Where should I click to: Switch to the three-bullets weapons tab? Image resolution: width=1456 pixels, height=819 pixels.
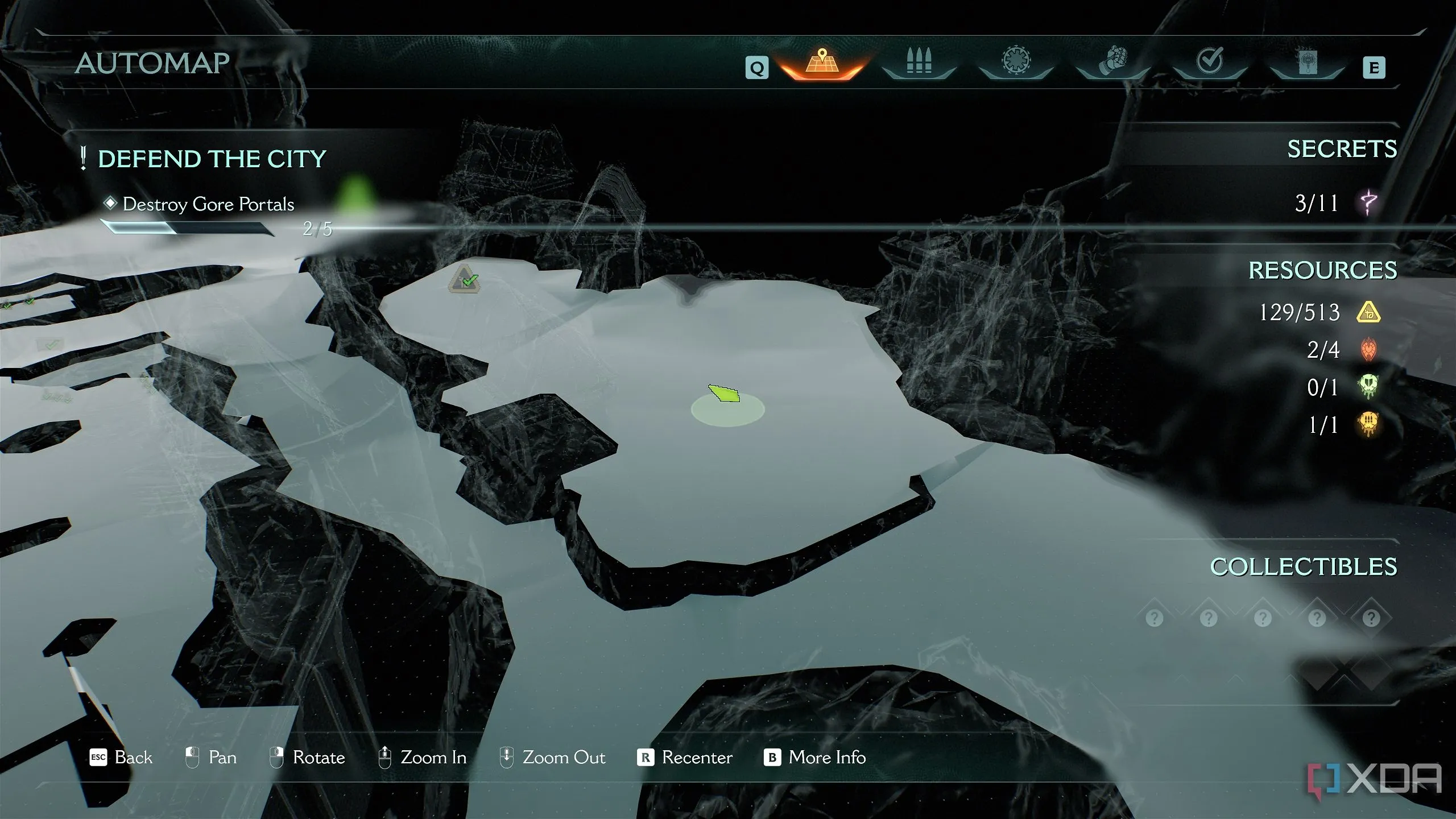point(919,61)
